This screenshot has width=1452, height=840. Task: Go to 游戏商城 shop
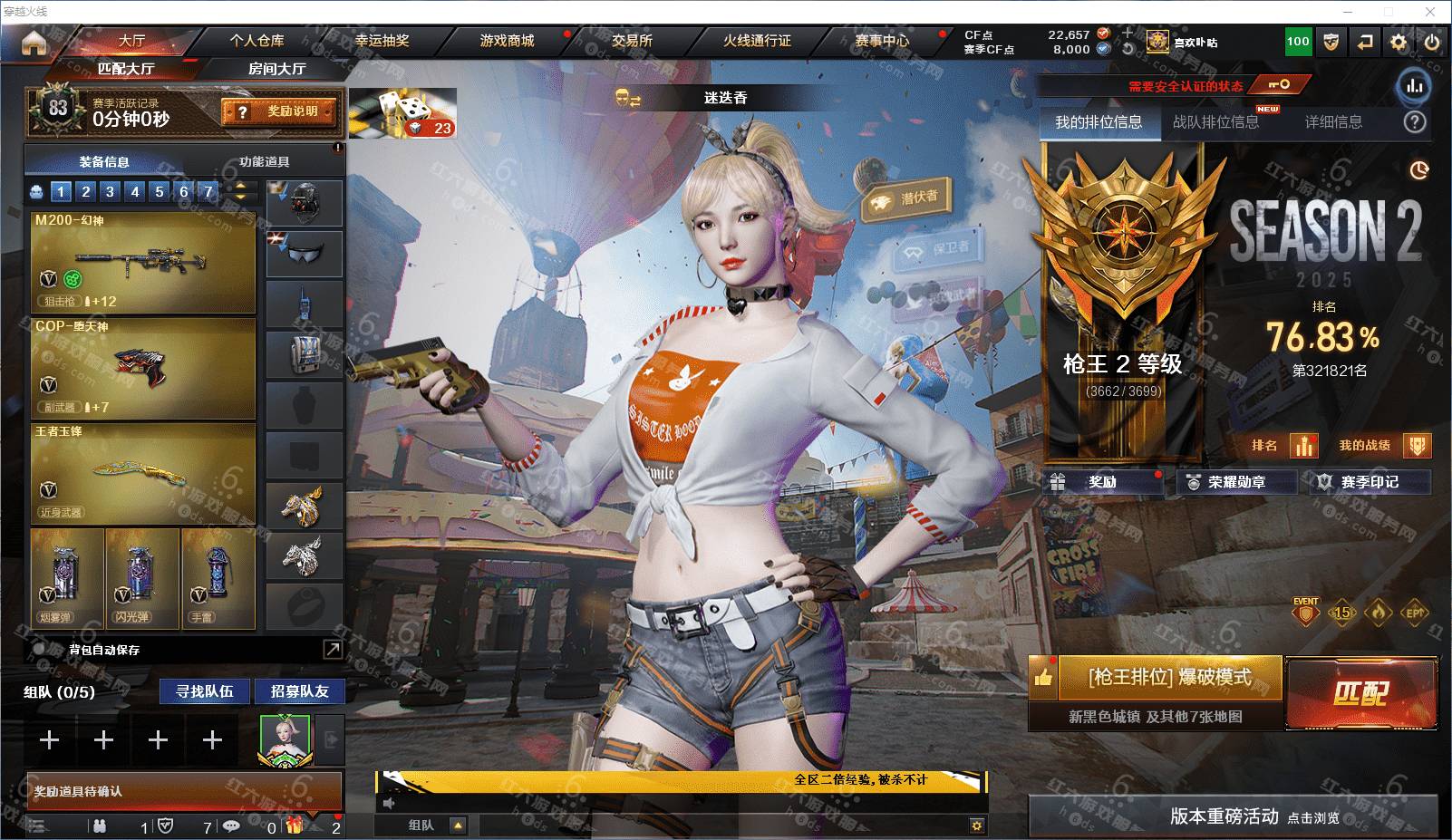[507, 41]
